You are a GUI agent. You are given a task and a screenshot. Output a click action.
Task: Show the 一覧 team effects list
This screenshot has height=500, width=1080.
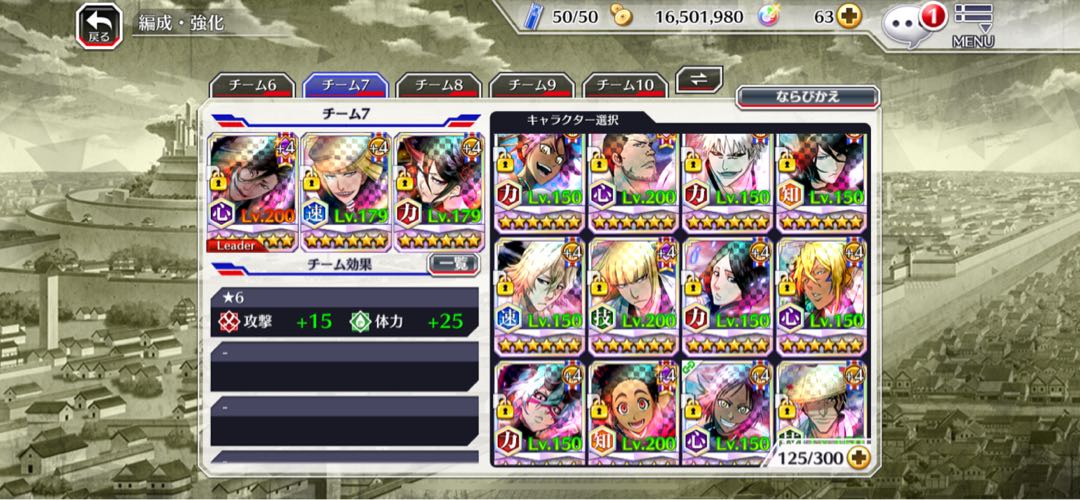coord(452,265)
